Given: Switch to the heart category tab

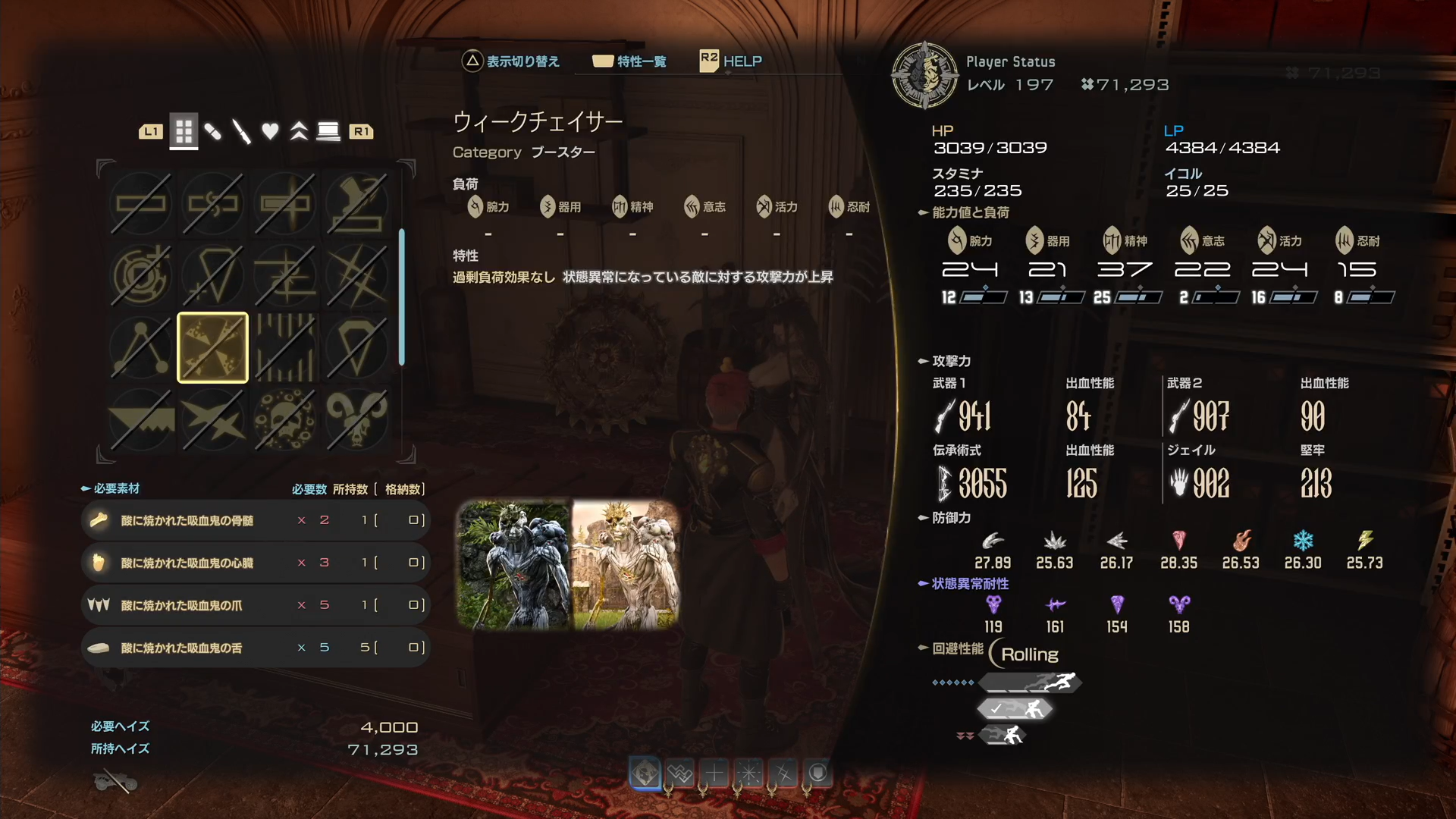Looking at the screenshot, I should [270, 132].
